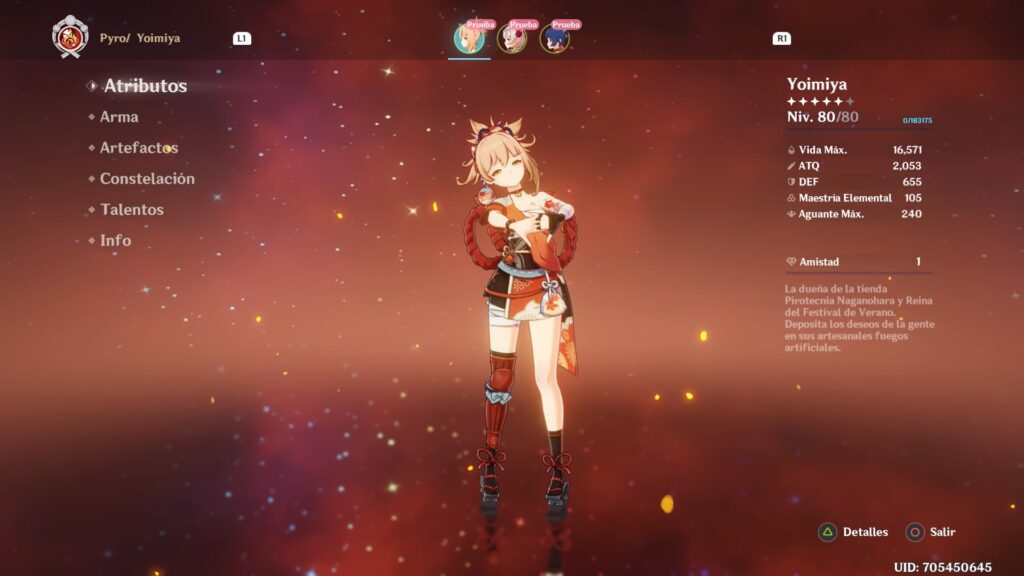Click the Pyro element emblem icon
The image size is (1024, 576).
[x=70, y=37]
